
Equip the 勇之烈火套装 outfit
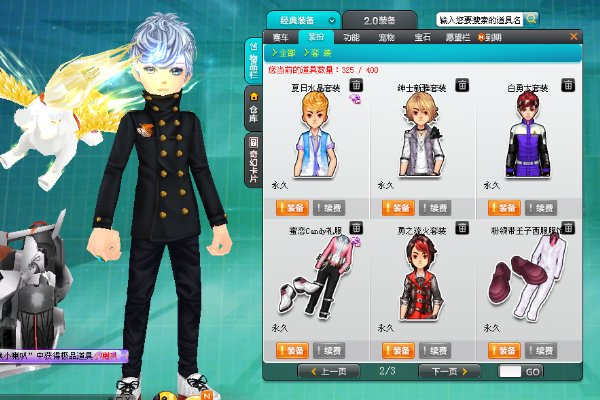pyautogui.click(x=397, y=350)
